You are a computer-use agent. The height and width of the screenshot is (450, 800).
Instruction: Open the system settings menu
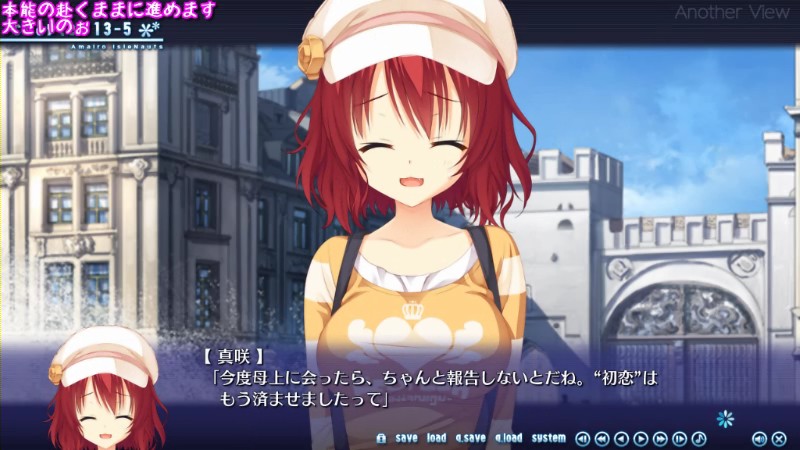tap(548, 438)
